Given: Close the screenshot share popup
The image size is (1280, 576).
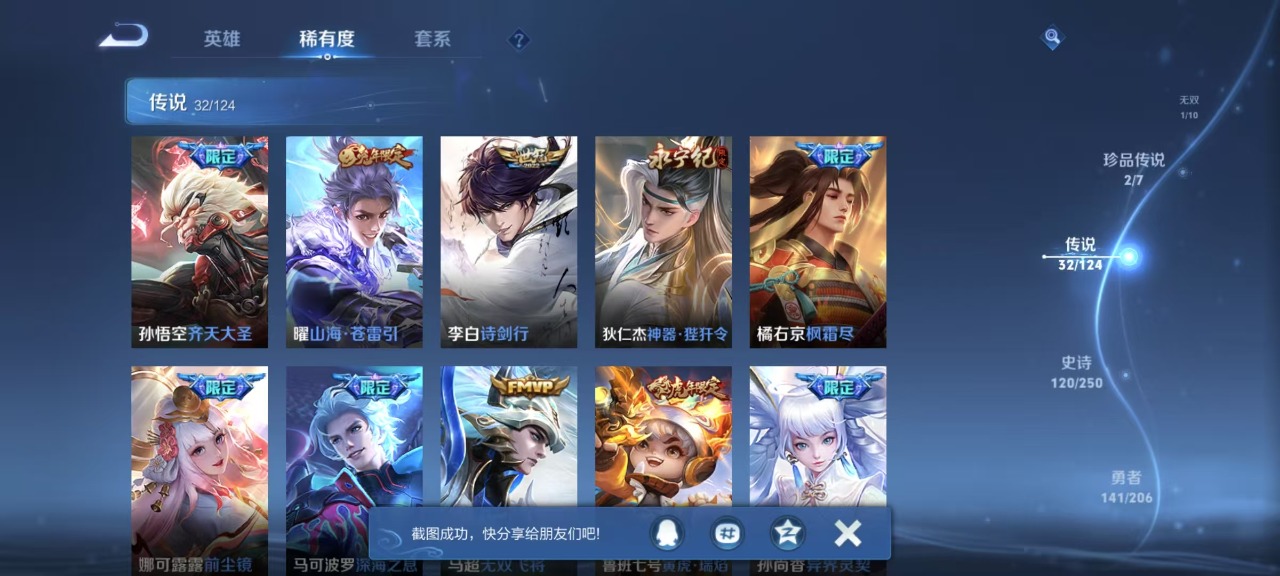Looking at the screenshot, I should [847, 534].
